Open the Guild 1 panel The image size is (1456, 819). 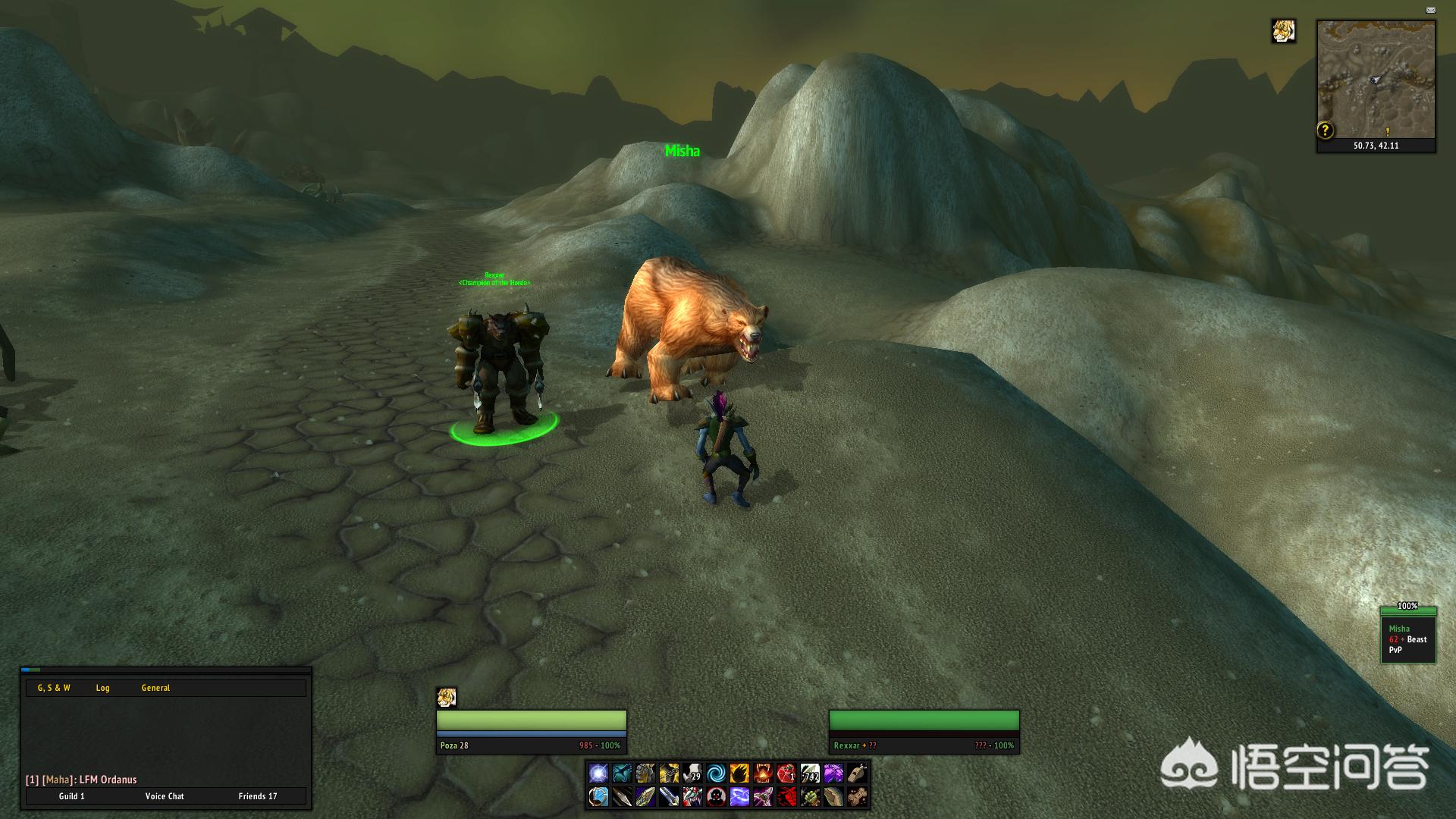pos(72,796)
